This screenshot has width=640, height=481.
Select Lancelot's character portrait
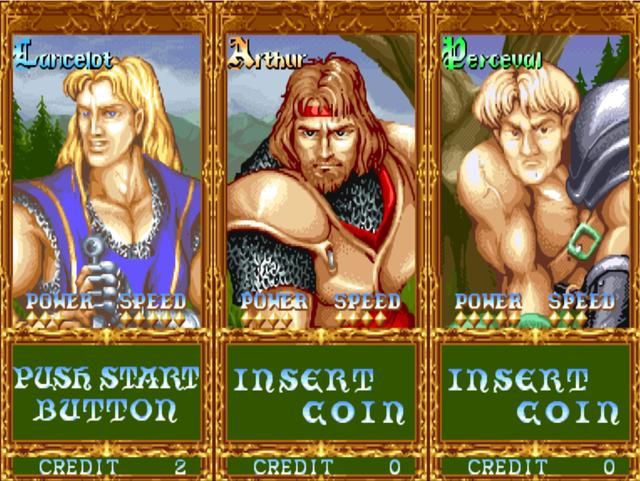pyautogui.click(x=107, y=180)
